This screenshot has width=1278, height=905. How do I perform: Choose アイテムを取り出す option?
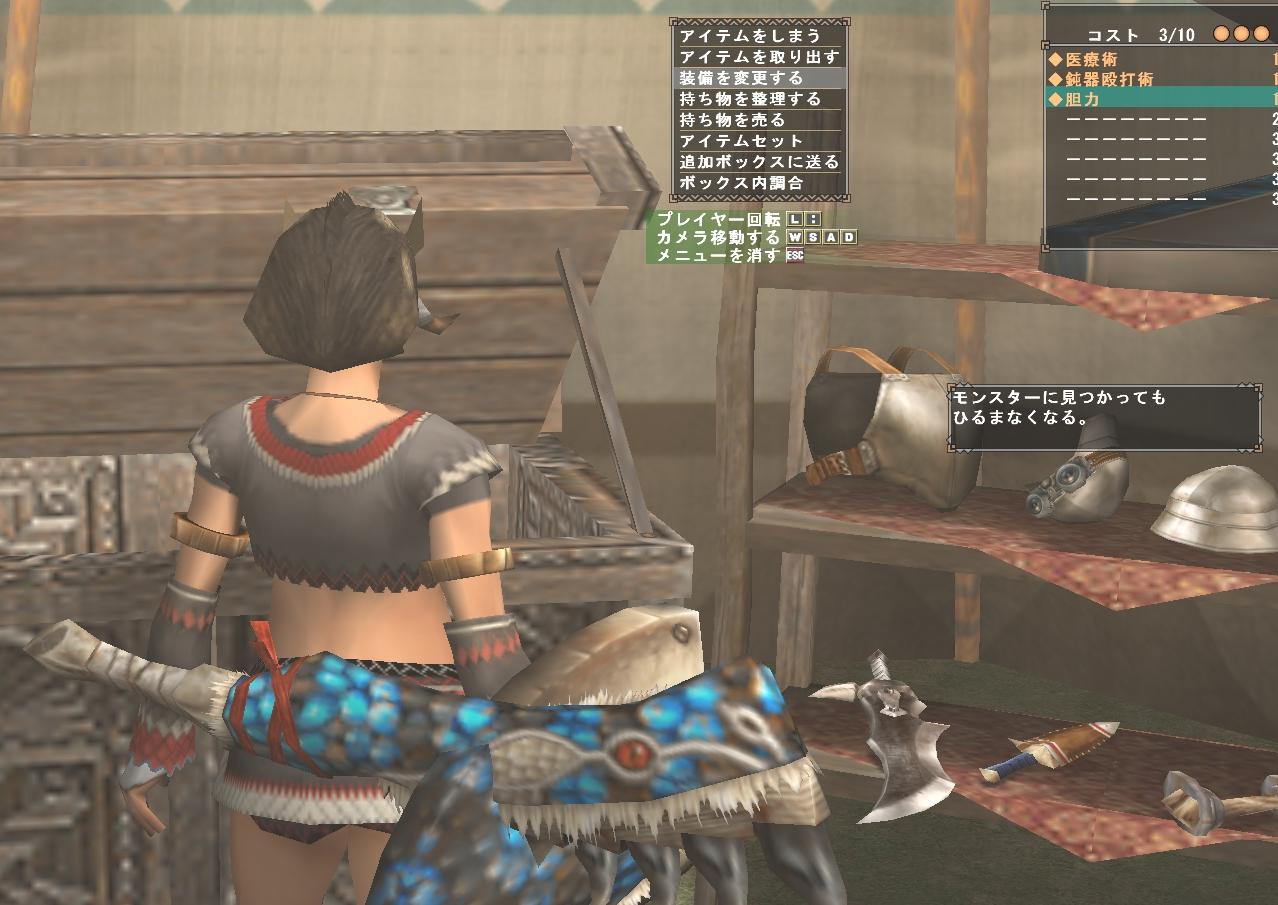tap(758, 57)
